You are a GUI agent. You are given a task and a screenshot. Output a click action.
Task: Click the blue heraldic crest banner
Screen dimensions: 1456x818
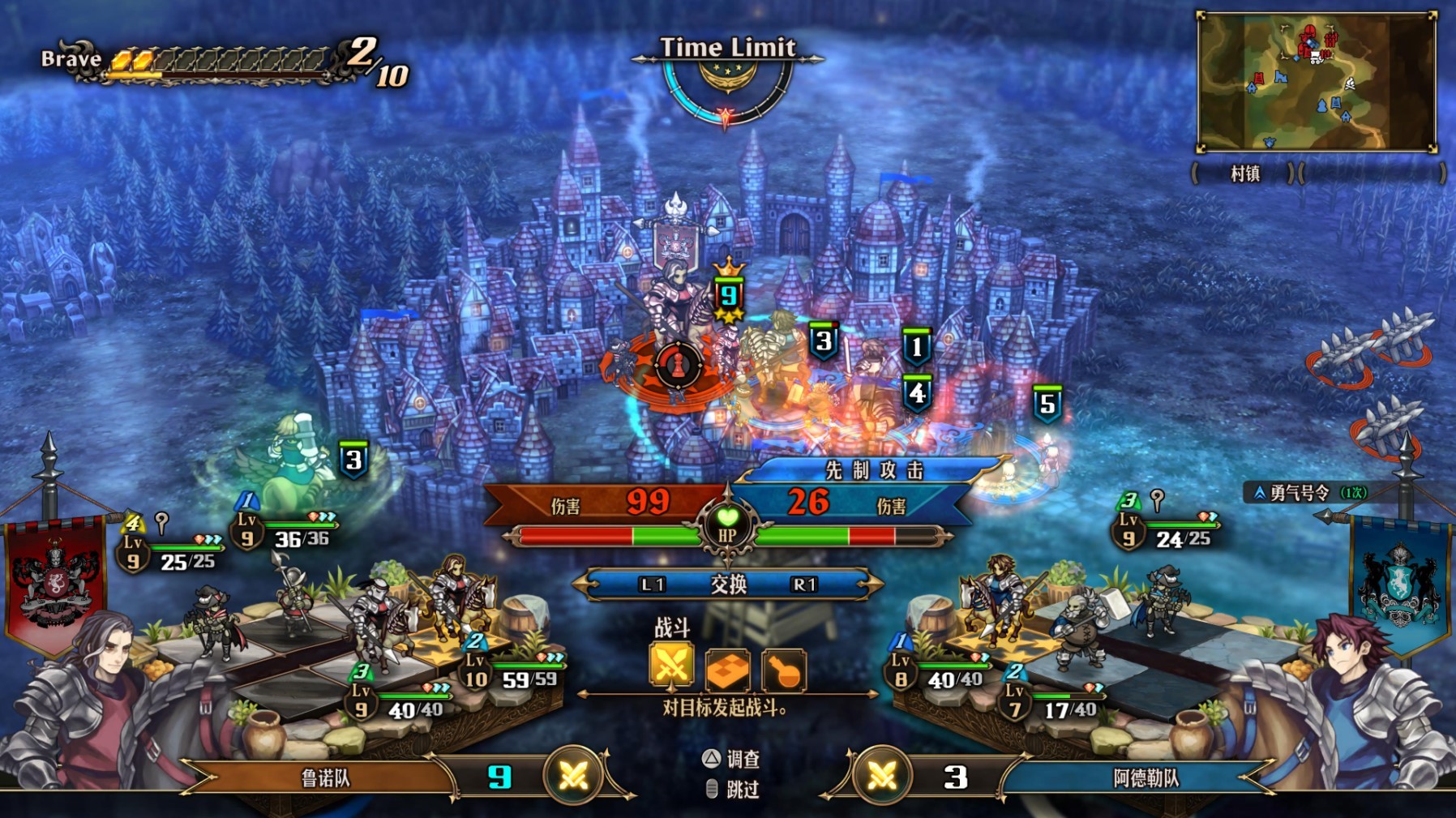(x=1400, y=580)
